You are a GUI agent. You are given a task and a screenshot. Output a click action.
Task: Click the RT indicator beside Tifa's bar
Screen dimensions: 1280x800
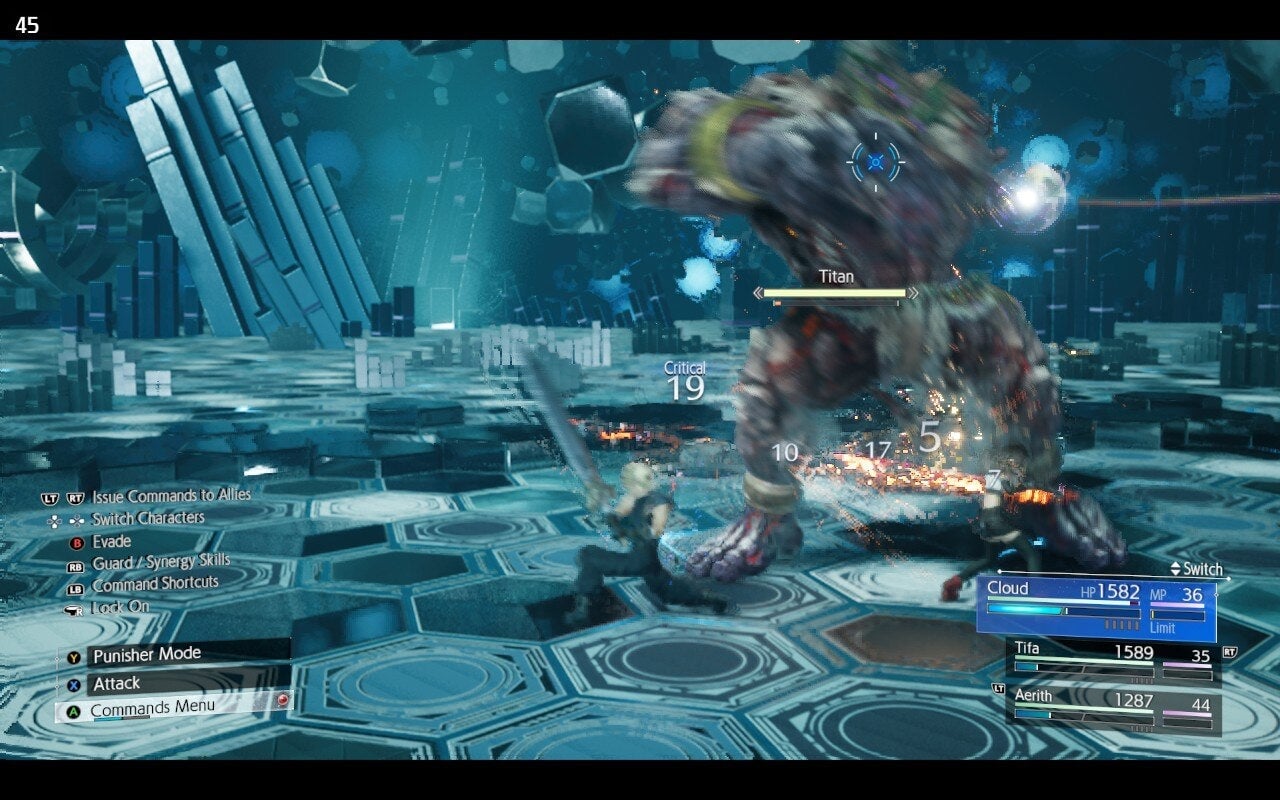pos(1231,651)
